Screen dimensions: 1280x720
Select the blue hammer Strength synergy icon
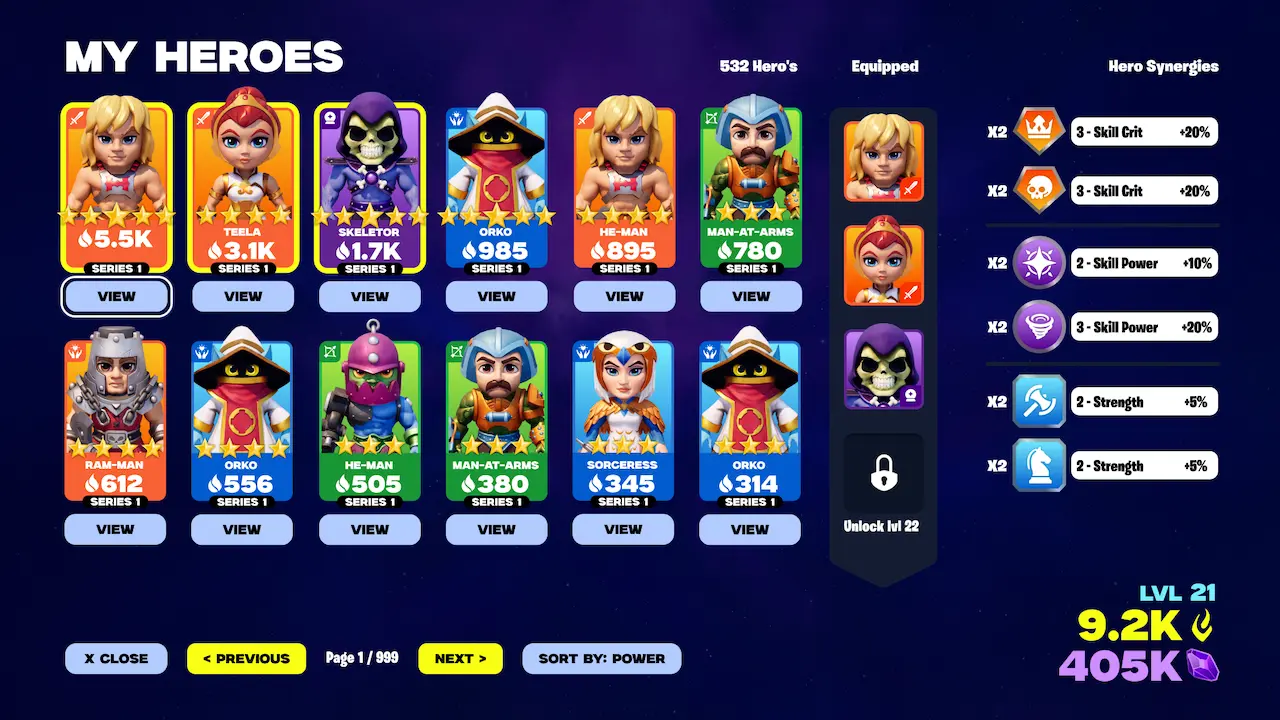point(1038,401)
